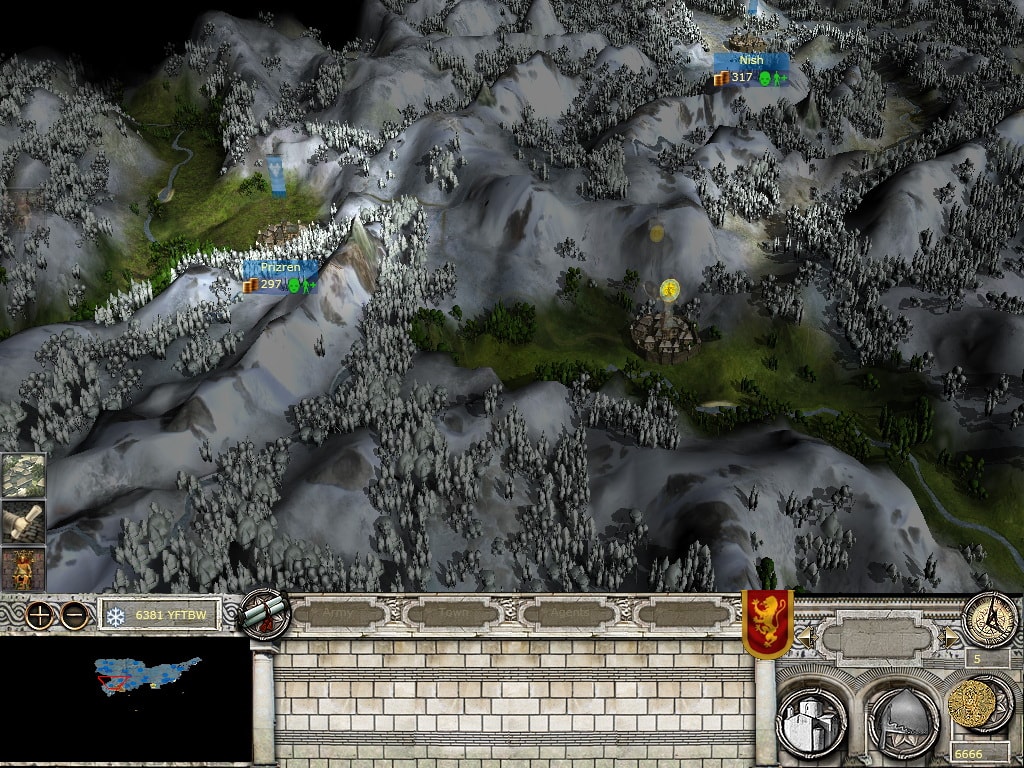Open the construction castle button
The height and width of the screenshot is (768, 1024).
pyautogui.click(x=811, y=720)
